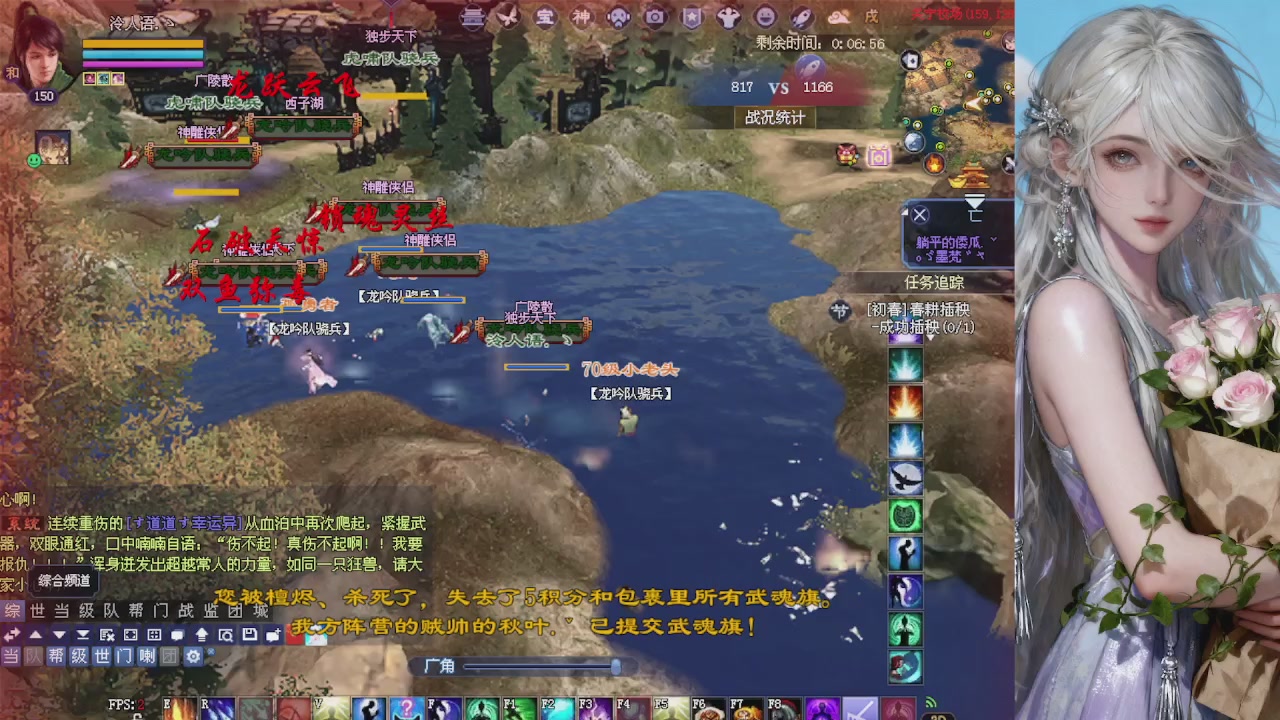Click the 宝 (treasure) icon at the top

(545, 17)
